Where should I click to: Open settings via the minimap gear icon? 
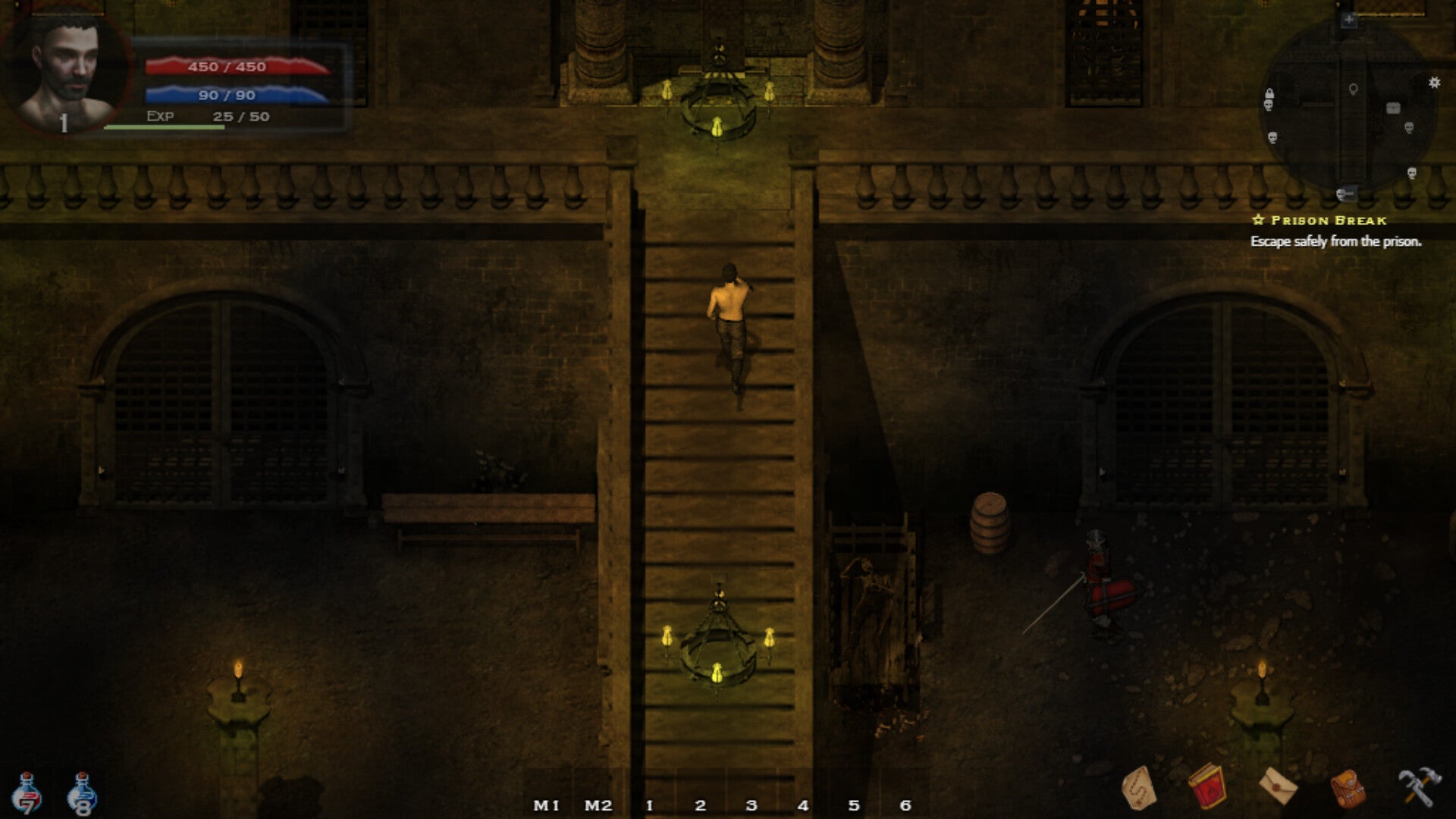pos(1434,83)
